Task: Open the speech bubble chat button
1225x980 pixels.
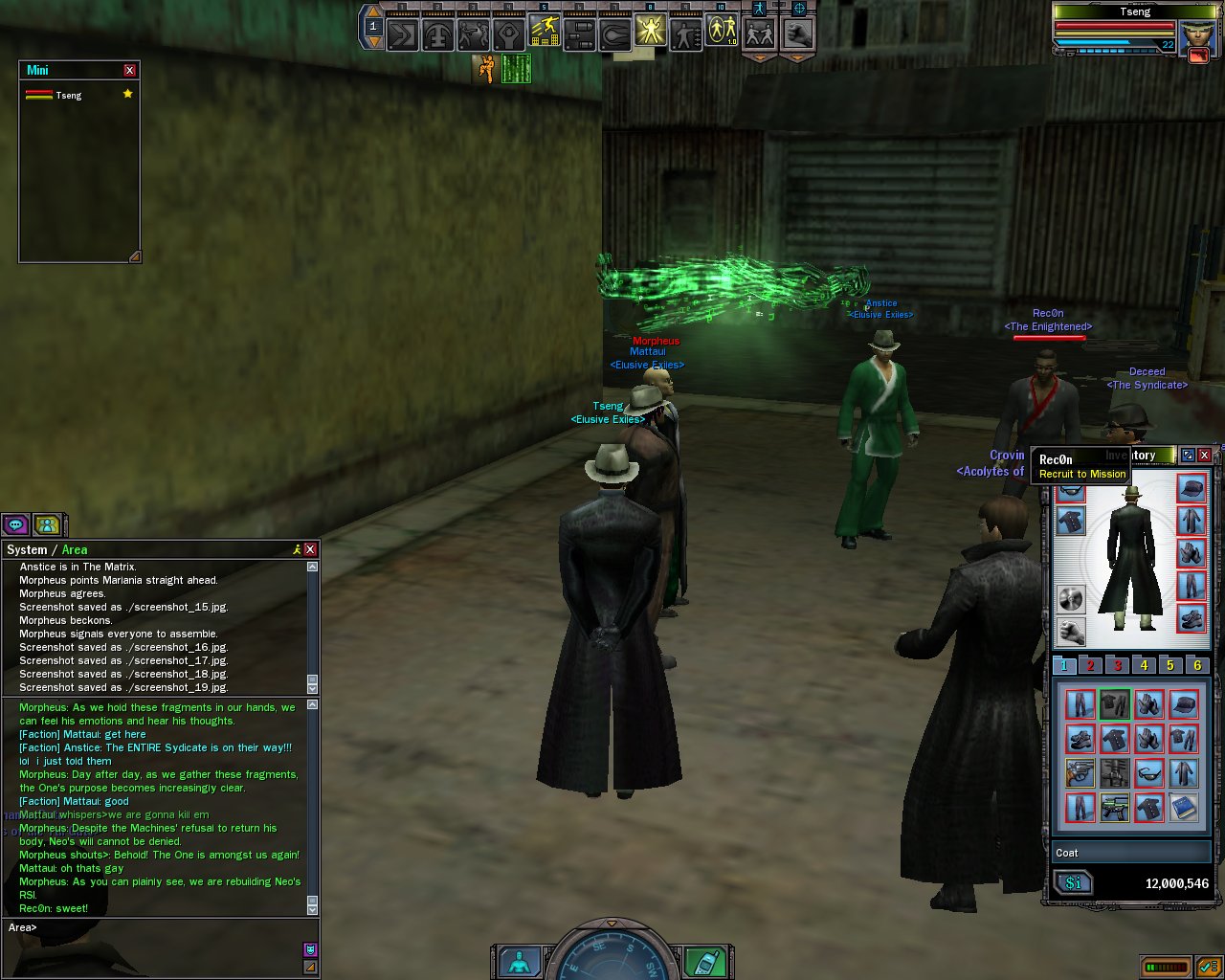Action: point(15,524)
